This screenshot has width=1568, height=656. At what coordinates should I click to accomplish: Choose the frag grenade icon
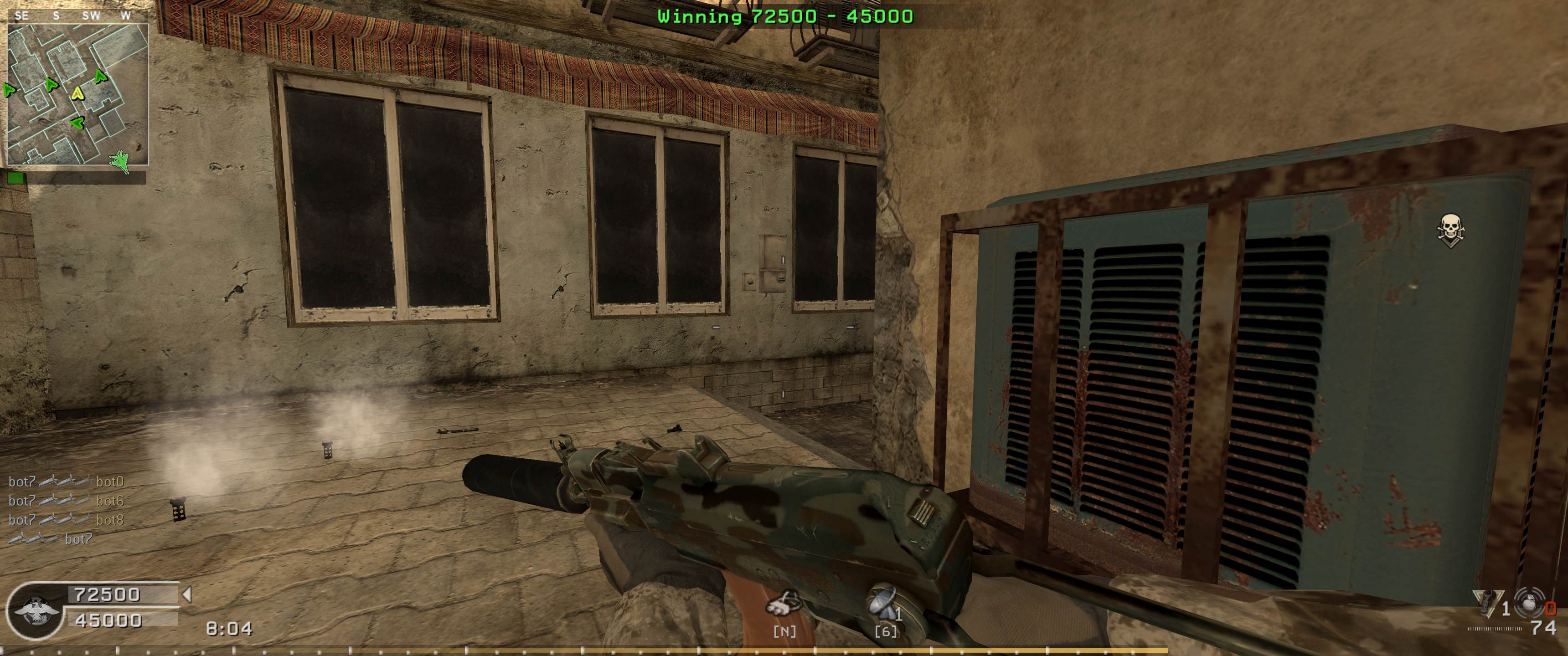[1528, 602]
